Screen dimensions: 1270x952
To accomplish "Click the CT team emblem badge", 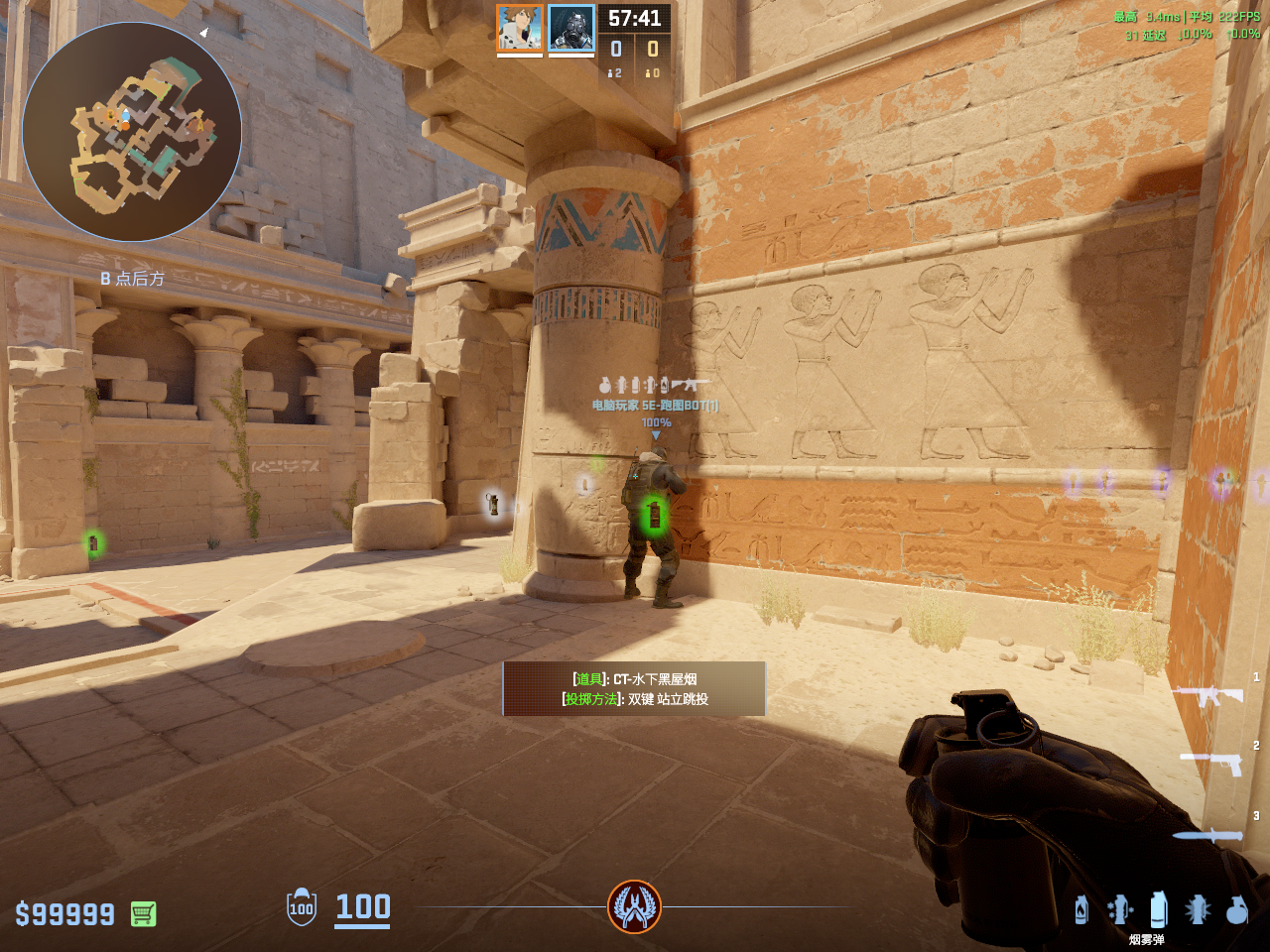I will click(x=635, y=906).
